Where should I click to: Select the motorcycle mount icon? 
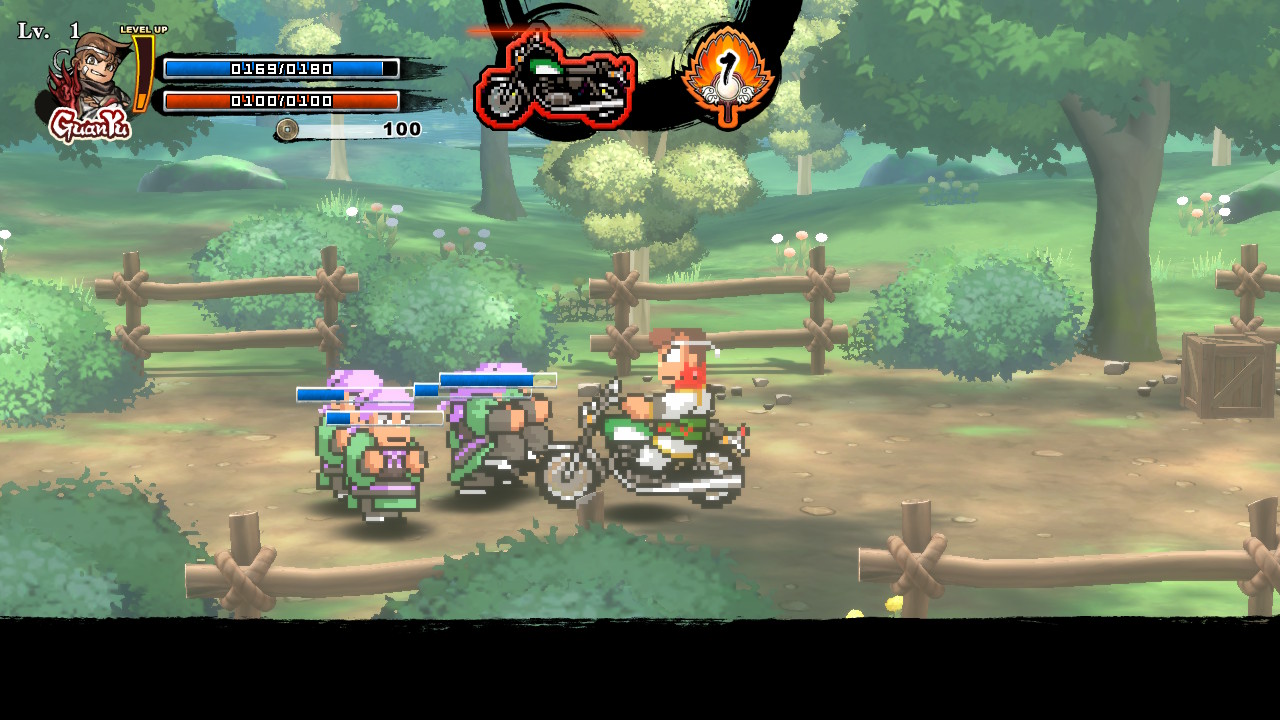pyautogui.click(x=555, y=79)
